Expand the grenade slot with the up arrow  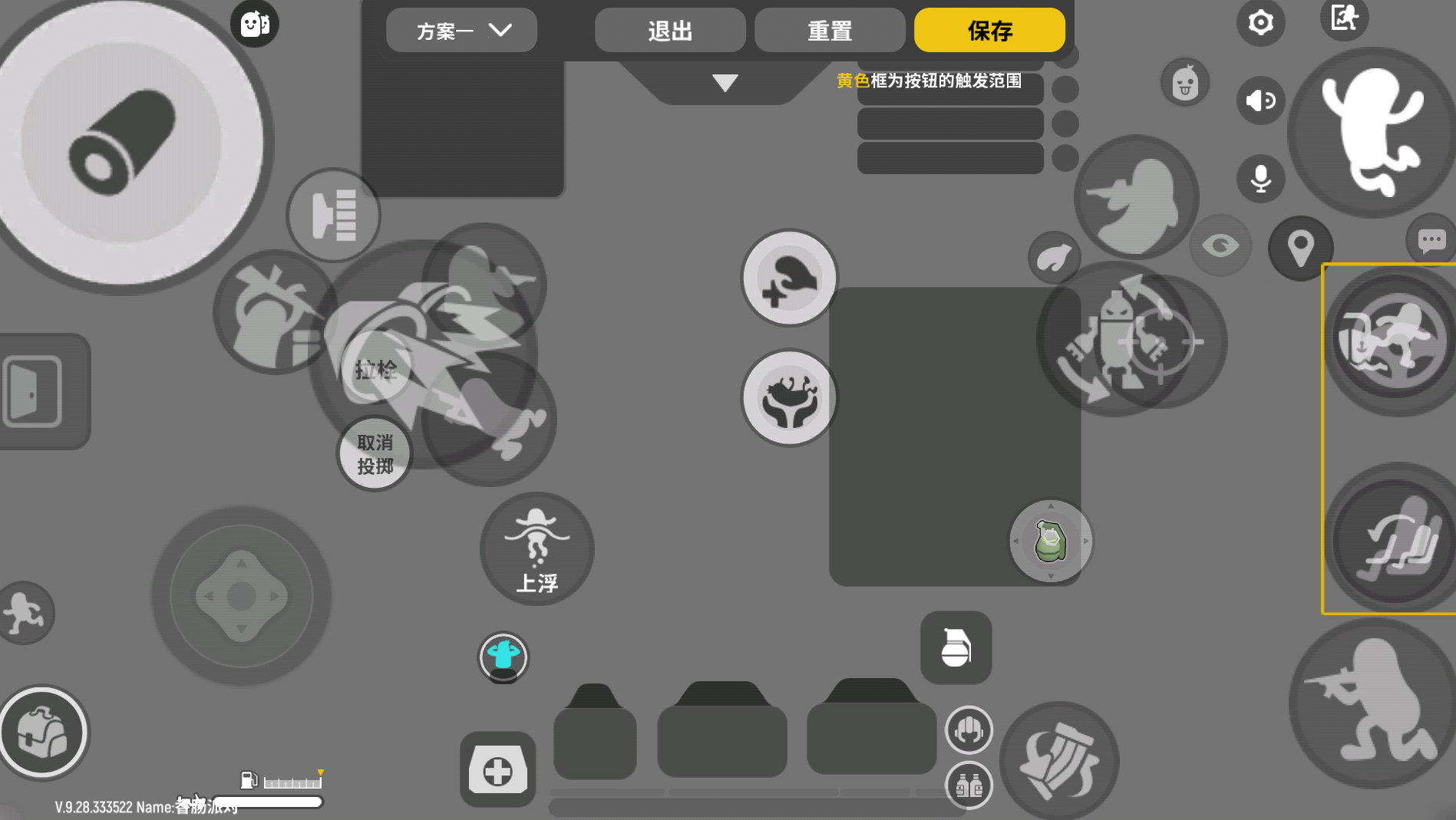[x=1050, y=506]
